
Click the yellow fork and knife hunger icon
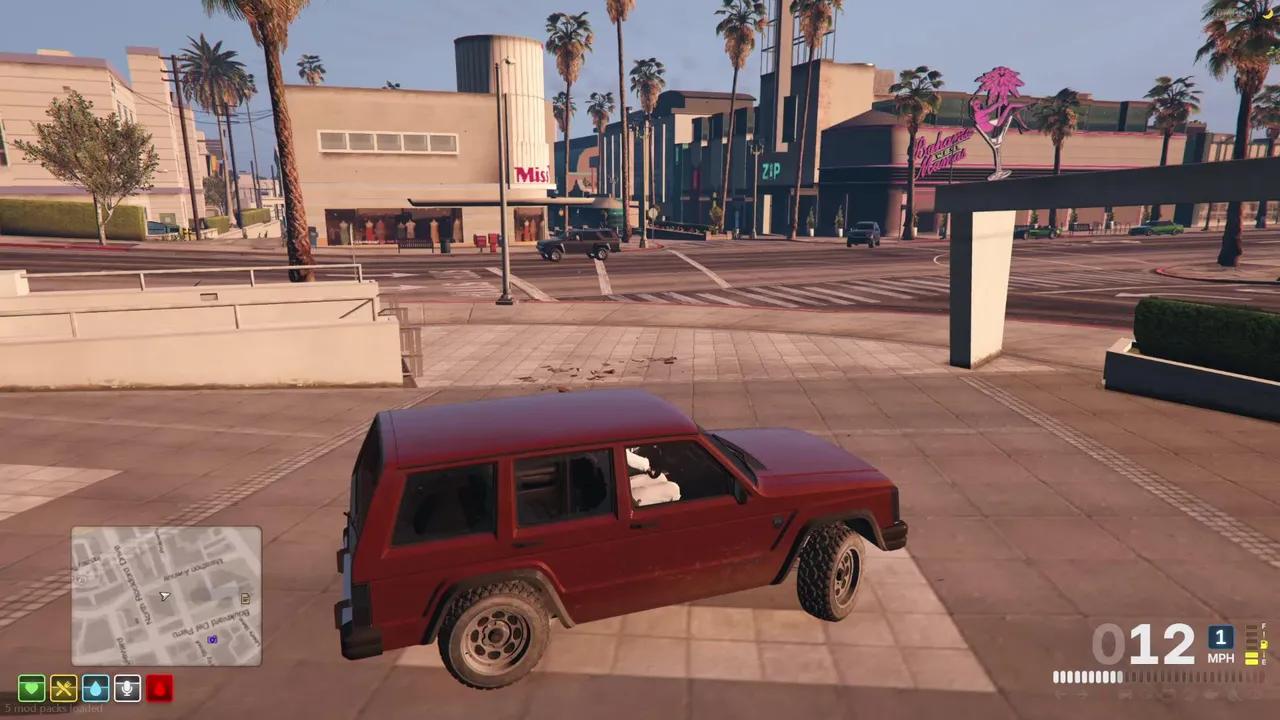point(64,688)
